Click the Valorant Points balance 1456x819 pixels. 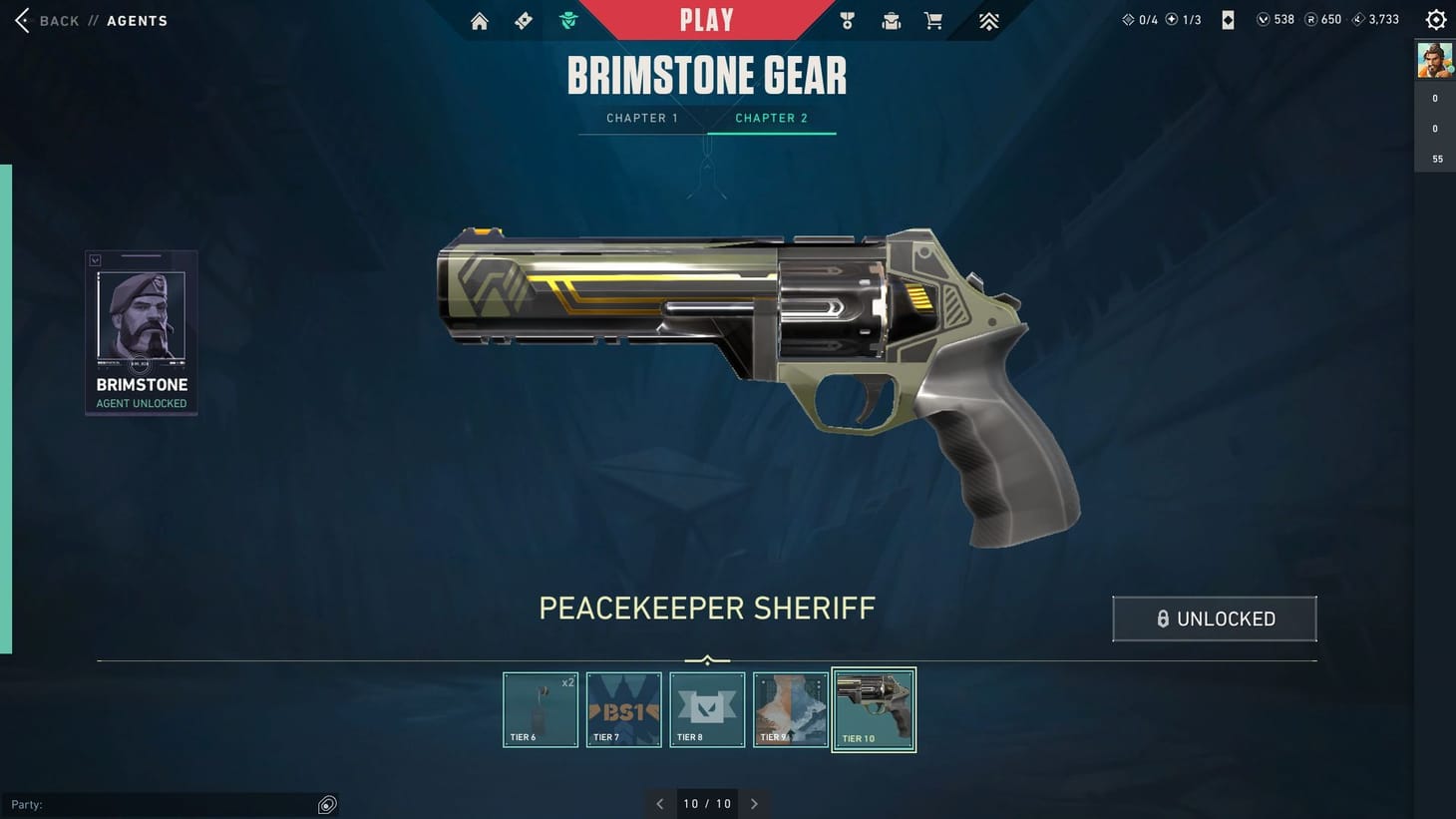tap(1274, 19)
